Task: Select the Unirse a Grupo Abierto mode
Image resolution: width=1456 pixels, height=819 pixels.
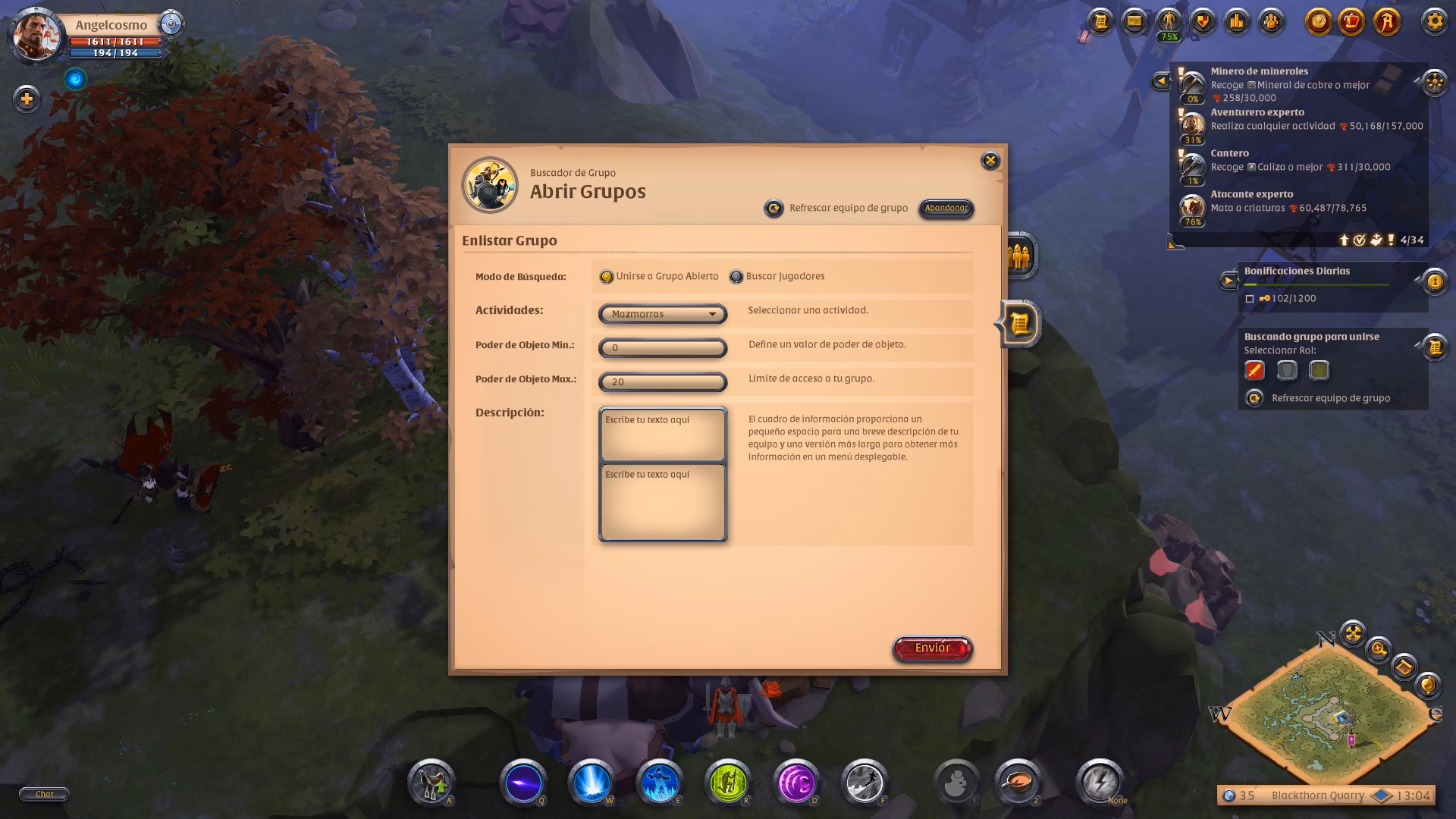Action: [x=607, y=277]
